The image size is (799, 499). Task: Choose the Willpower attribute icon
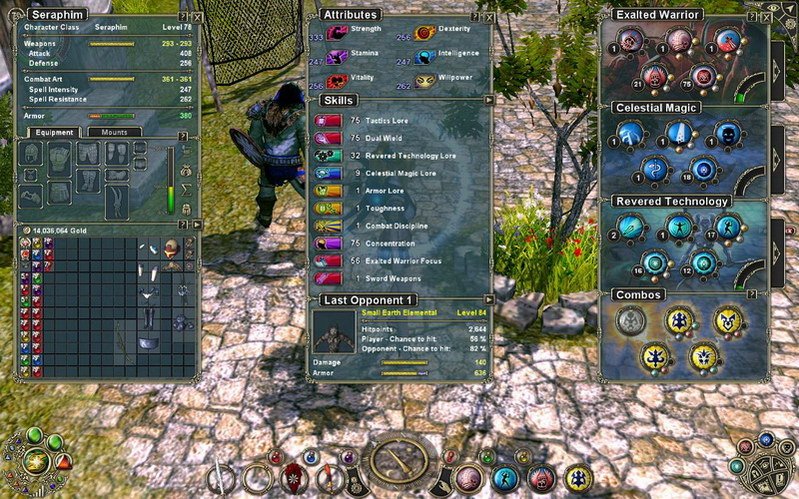pos(425,79)
